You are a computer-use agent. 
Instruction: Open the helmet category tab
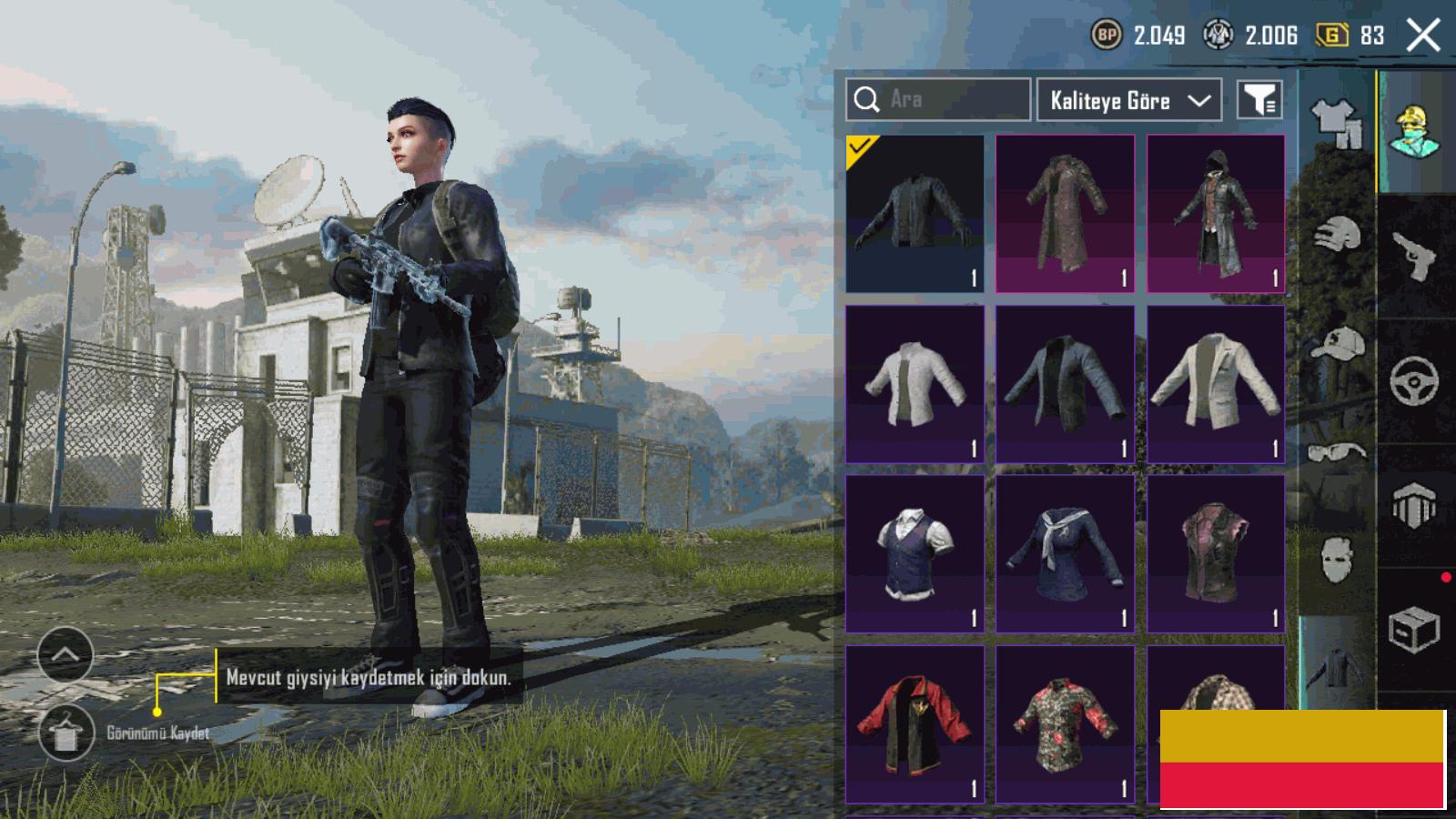[x=1336, y=237]
